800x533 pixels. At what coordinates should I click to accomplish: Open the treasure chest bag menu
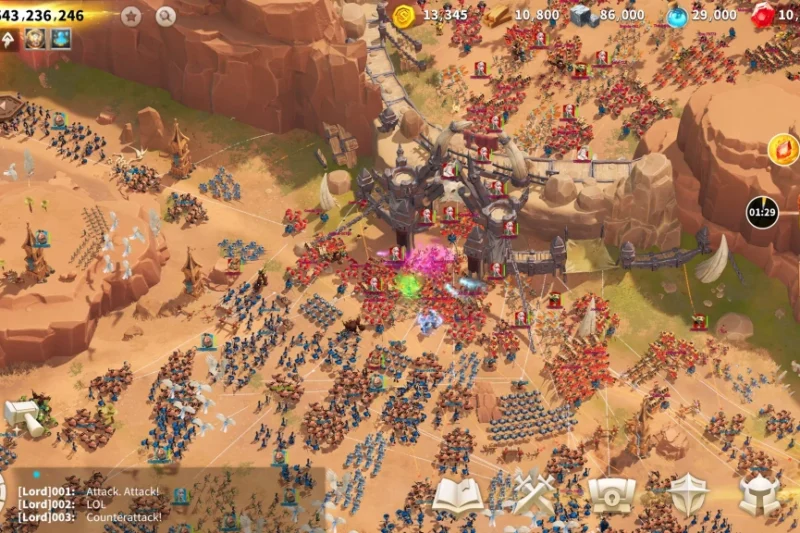(x=611, y=495)
